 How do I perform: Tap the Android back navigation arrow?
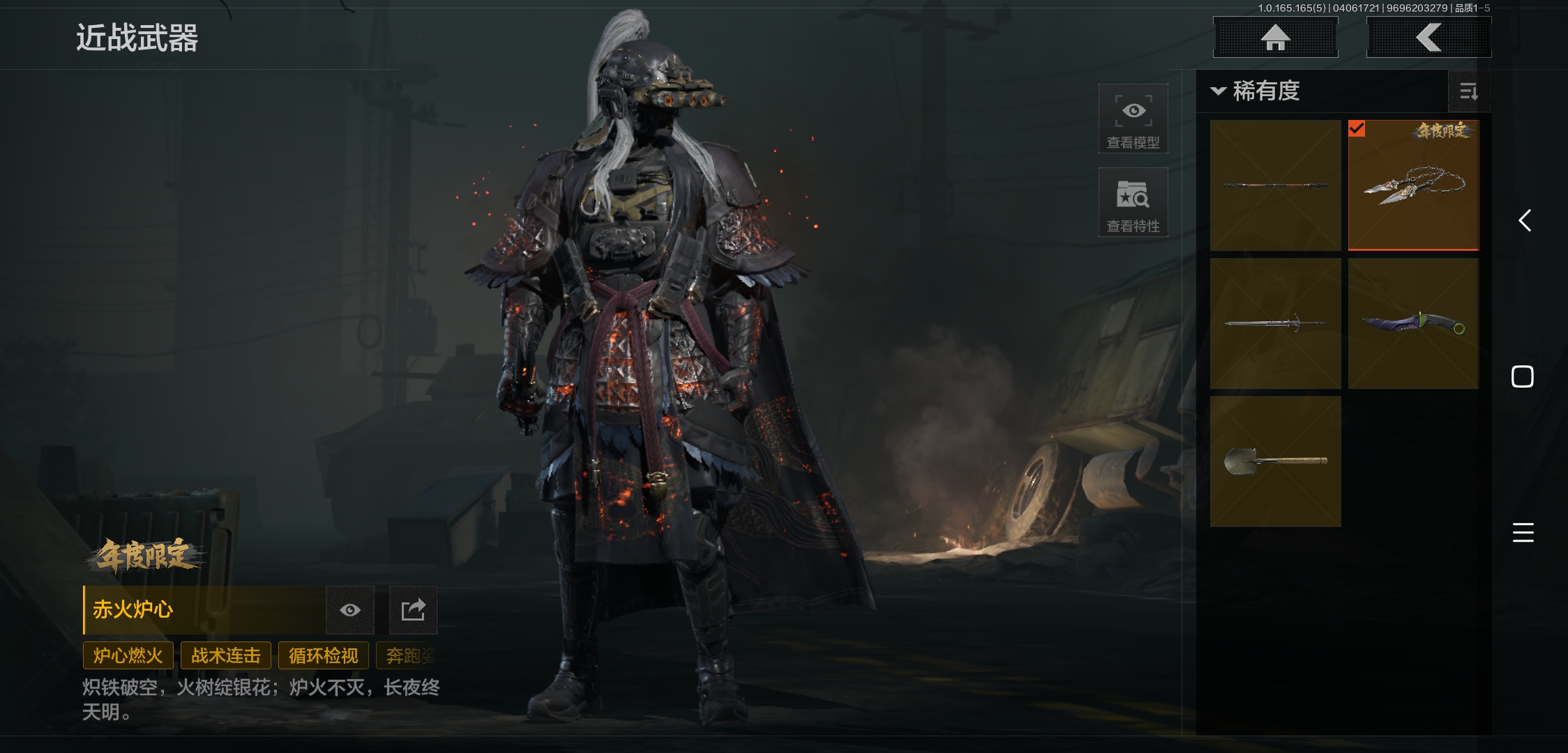(x=1525, y=221)
